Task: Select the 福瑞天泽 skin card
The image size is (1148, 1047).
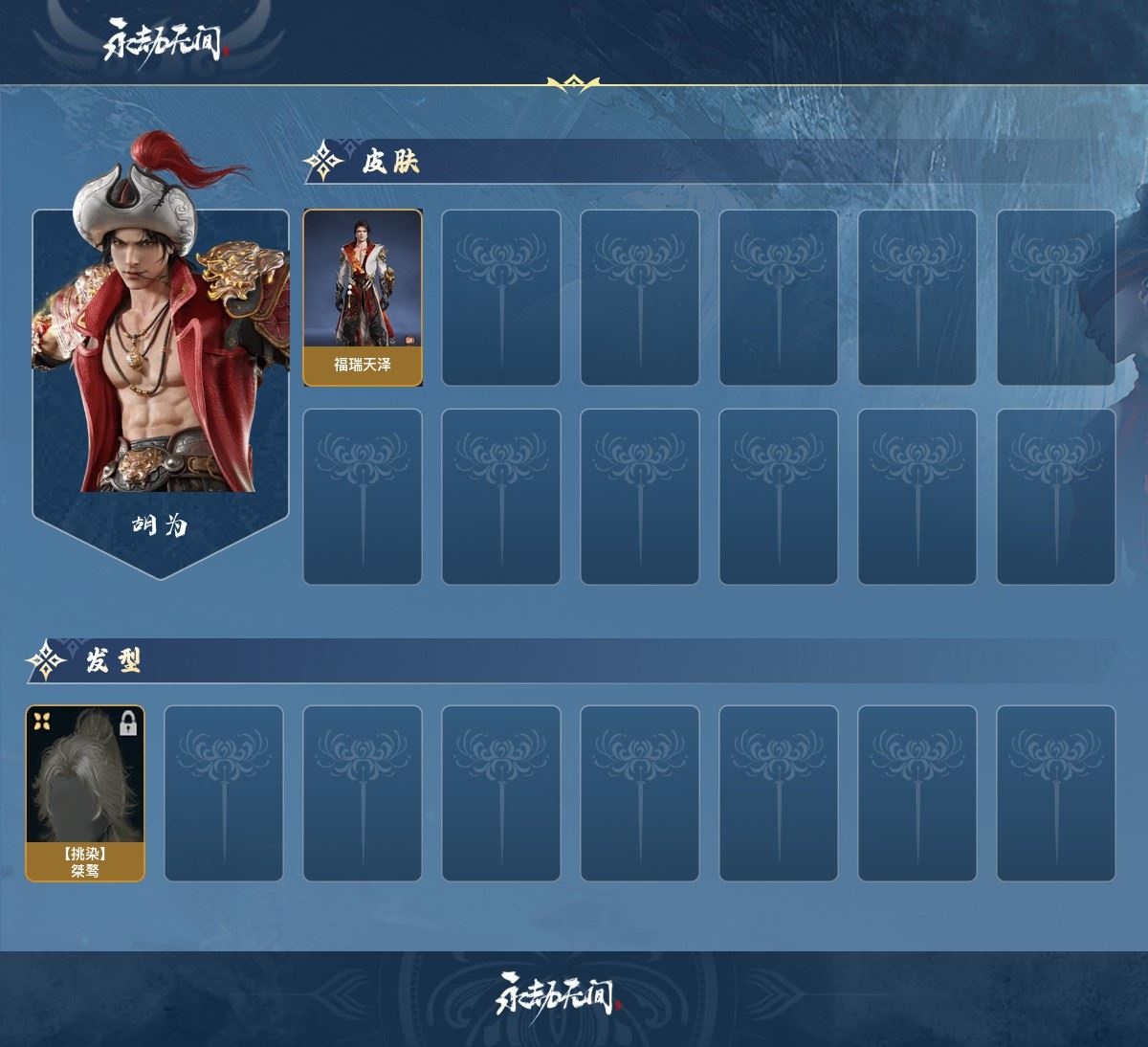Action: pyautogui.click(x=363, y=297)
